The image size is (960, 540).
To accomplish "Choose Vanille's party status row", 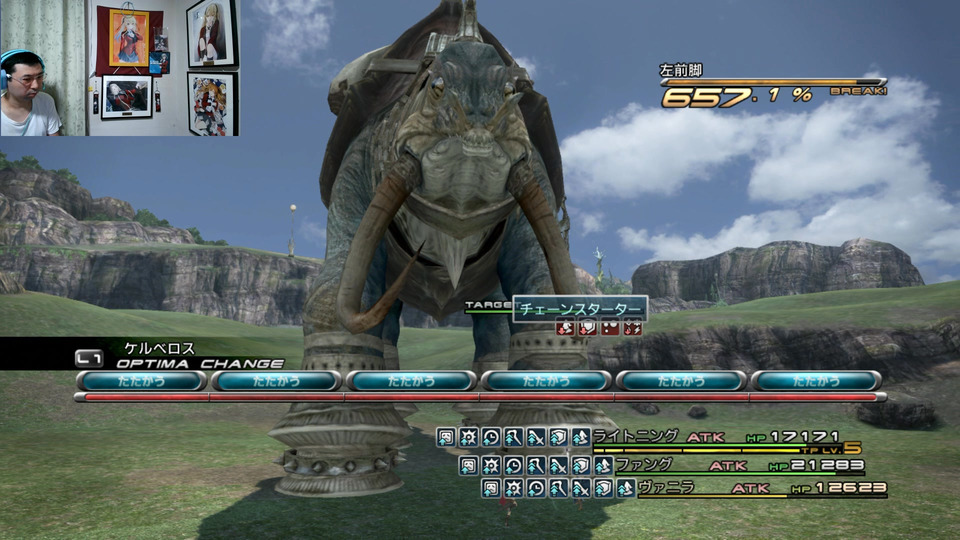I will coord(682,488).
